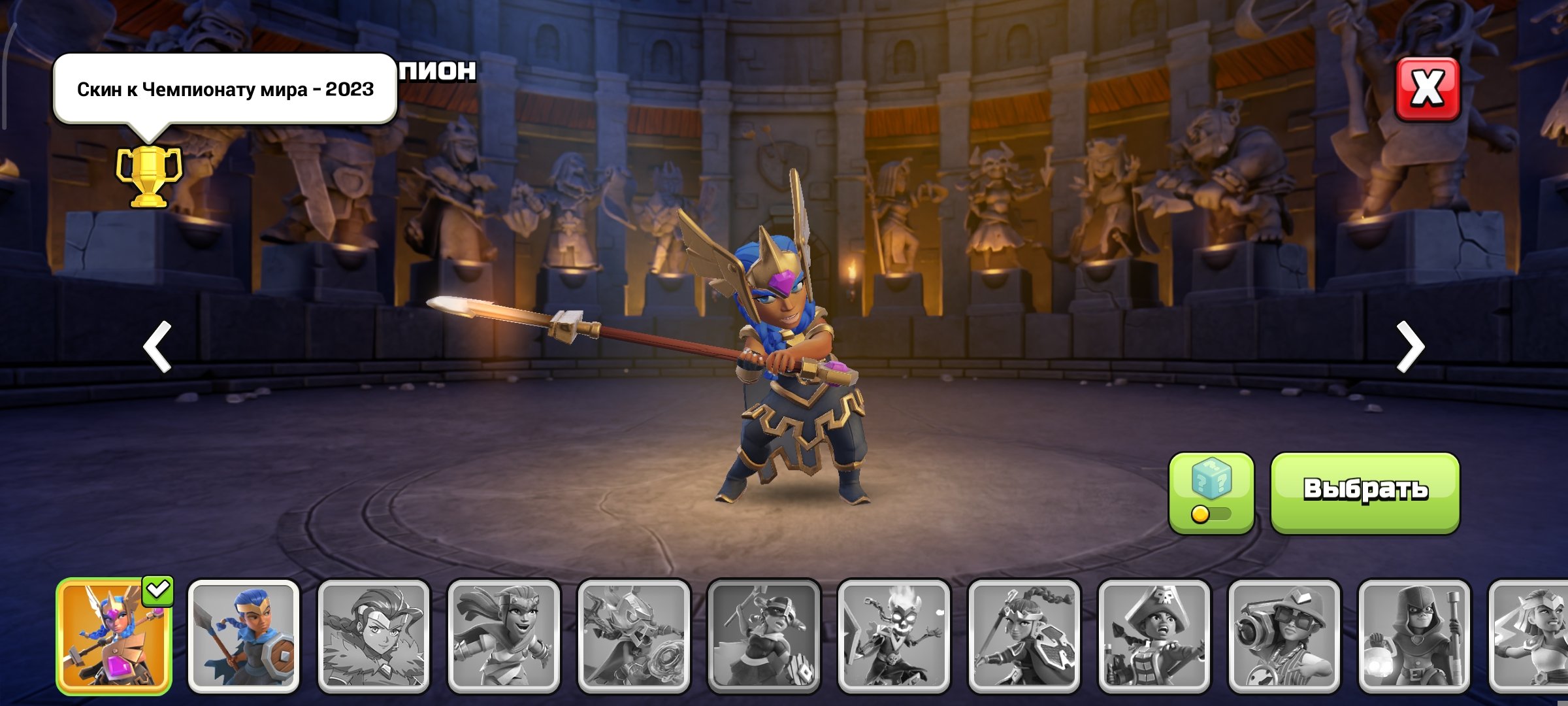Viewport: 1568px width, 706px height.
Task: Pick the anime-style fur collar skin thumbnail
Action: click(374, 636)
